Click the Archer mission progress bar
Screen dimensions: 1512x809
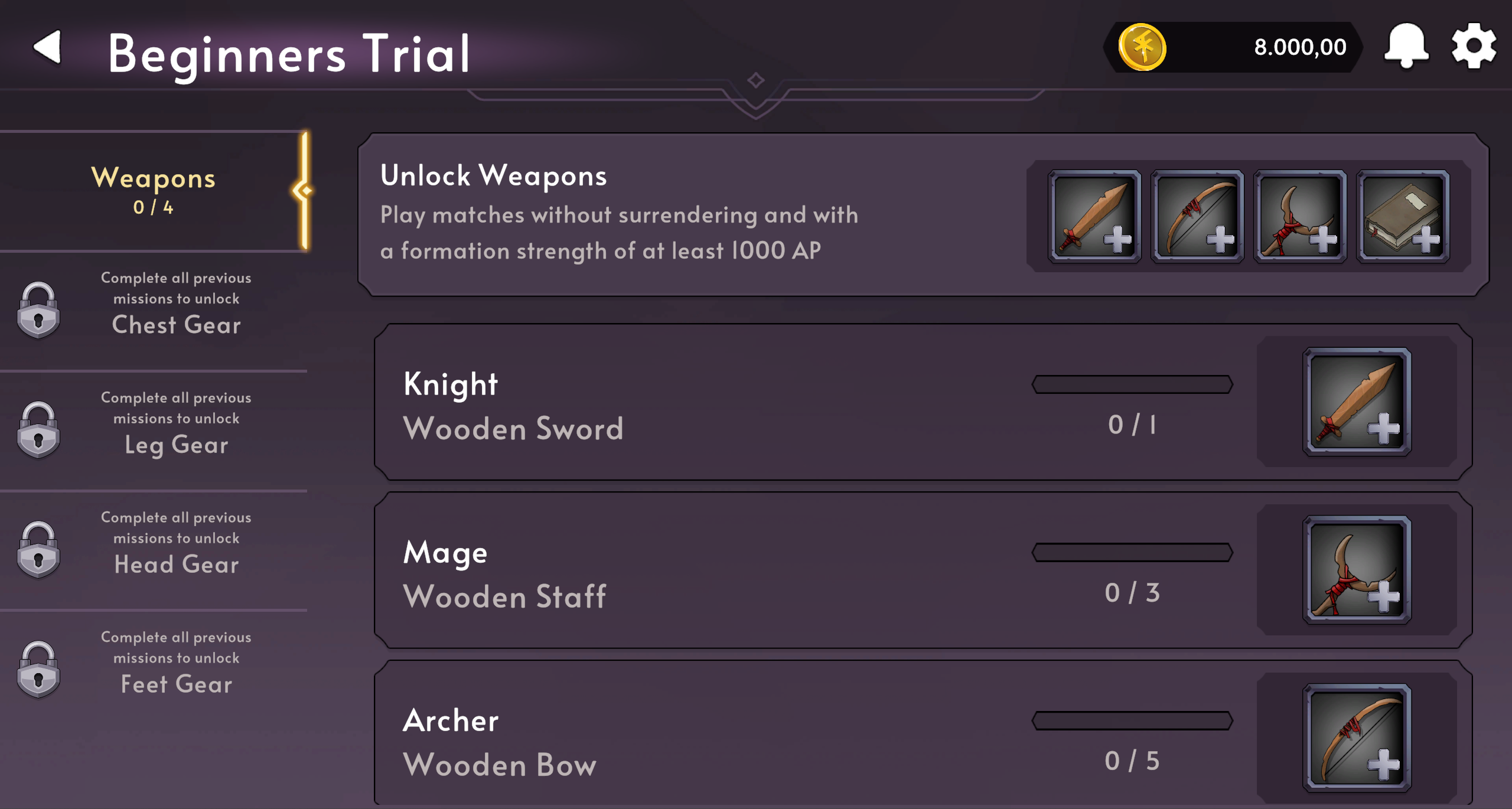[x=1132, y=720]
